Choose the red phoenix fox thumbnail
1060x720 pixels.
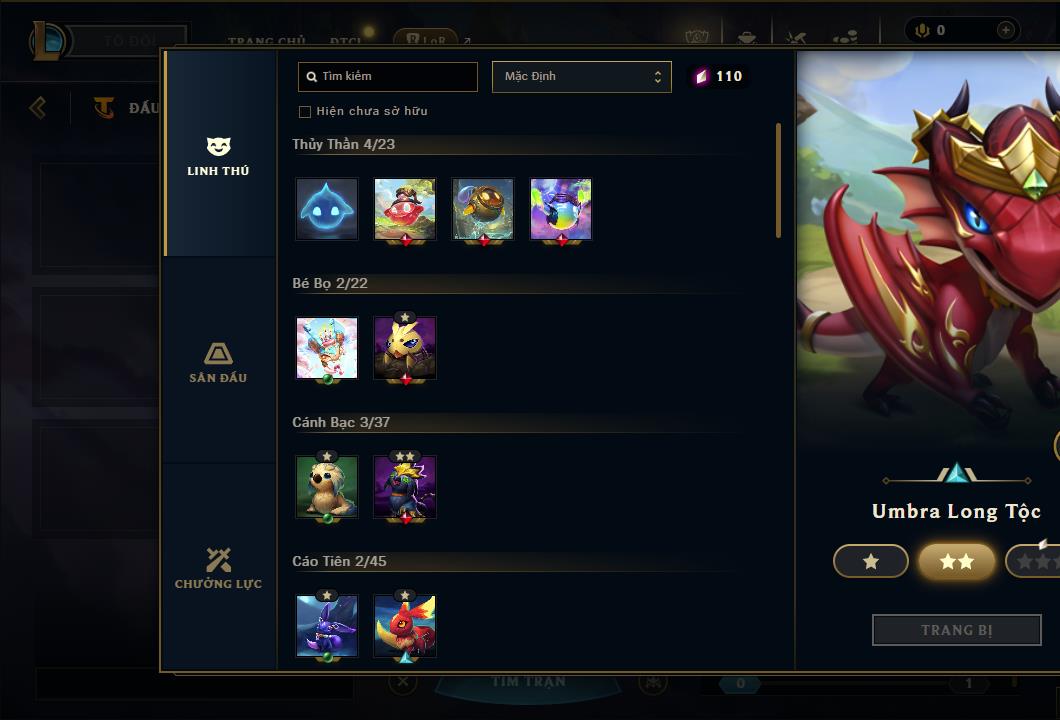[405, 626]
